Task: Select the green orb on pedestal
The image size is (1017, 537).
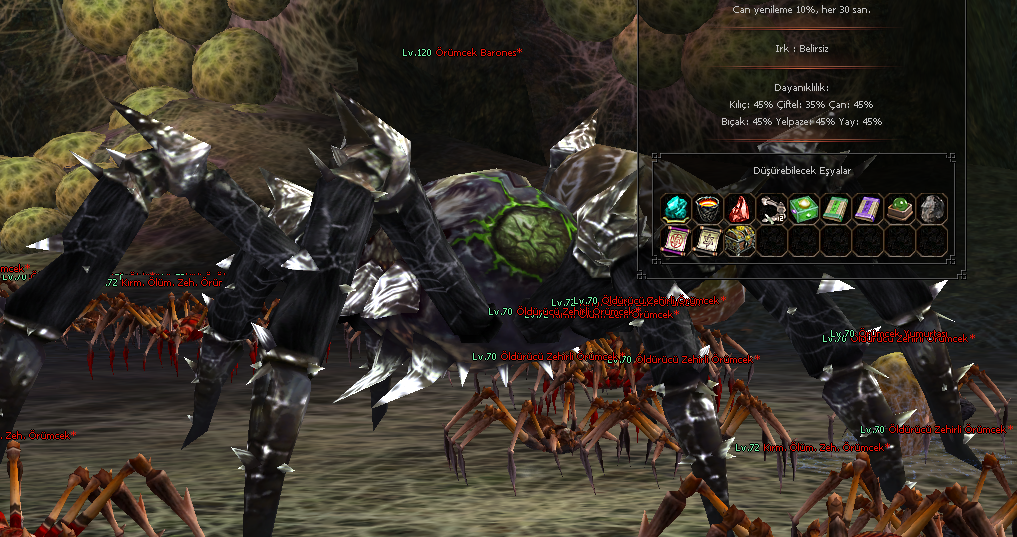Action: point(900,208)
